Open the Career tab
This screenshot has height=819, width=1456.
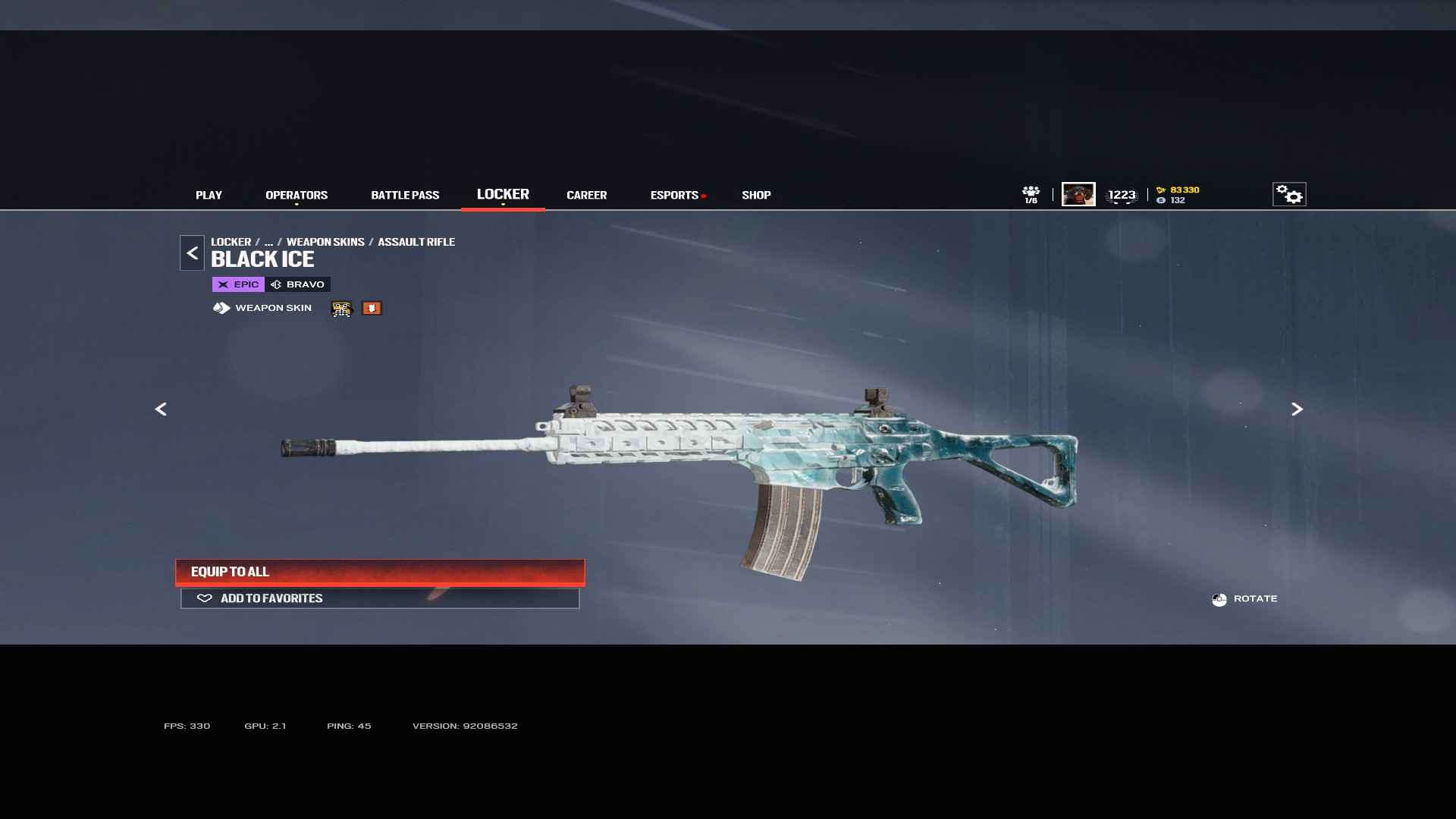tap(586, 195)
